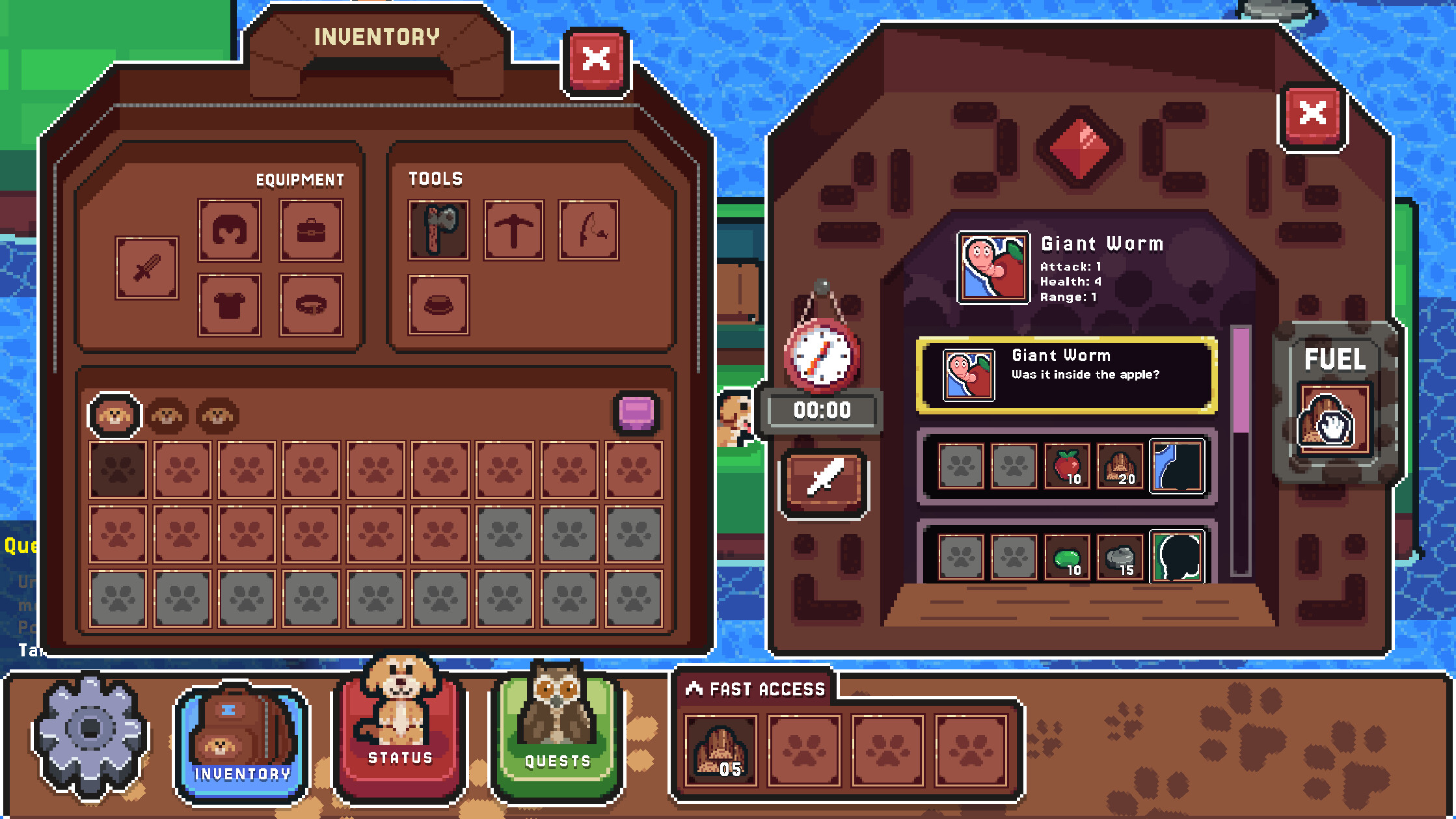
Task: Select the axe in the Tools section
Action: (438, 230)
